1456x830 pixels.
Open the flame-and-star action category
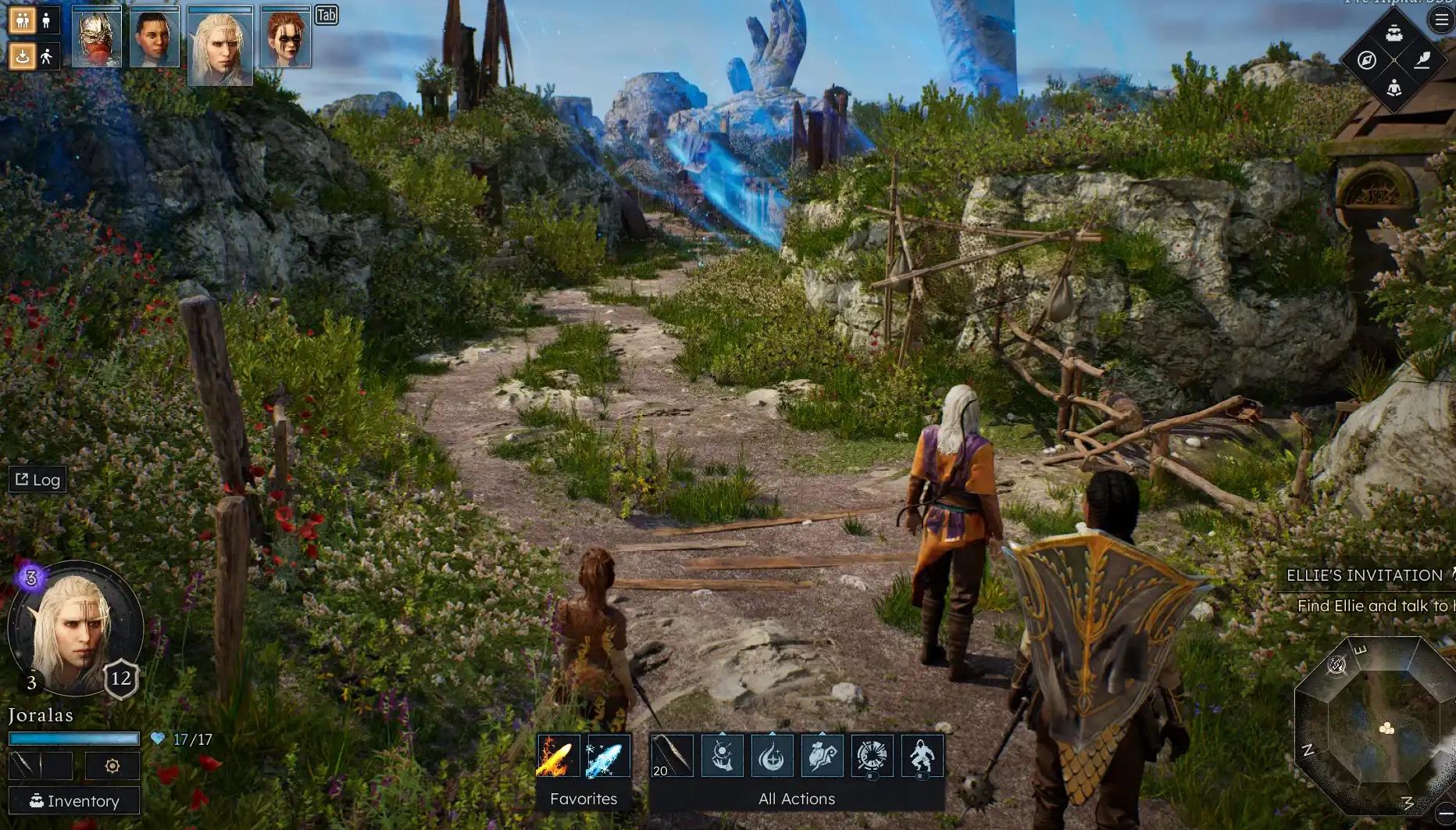tap(772, 756)
